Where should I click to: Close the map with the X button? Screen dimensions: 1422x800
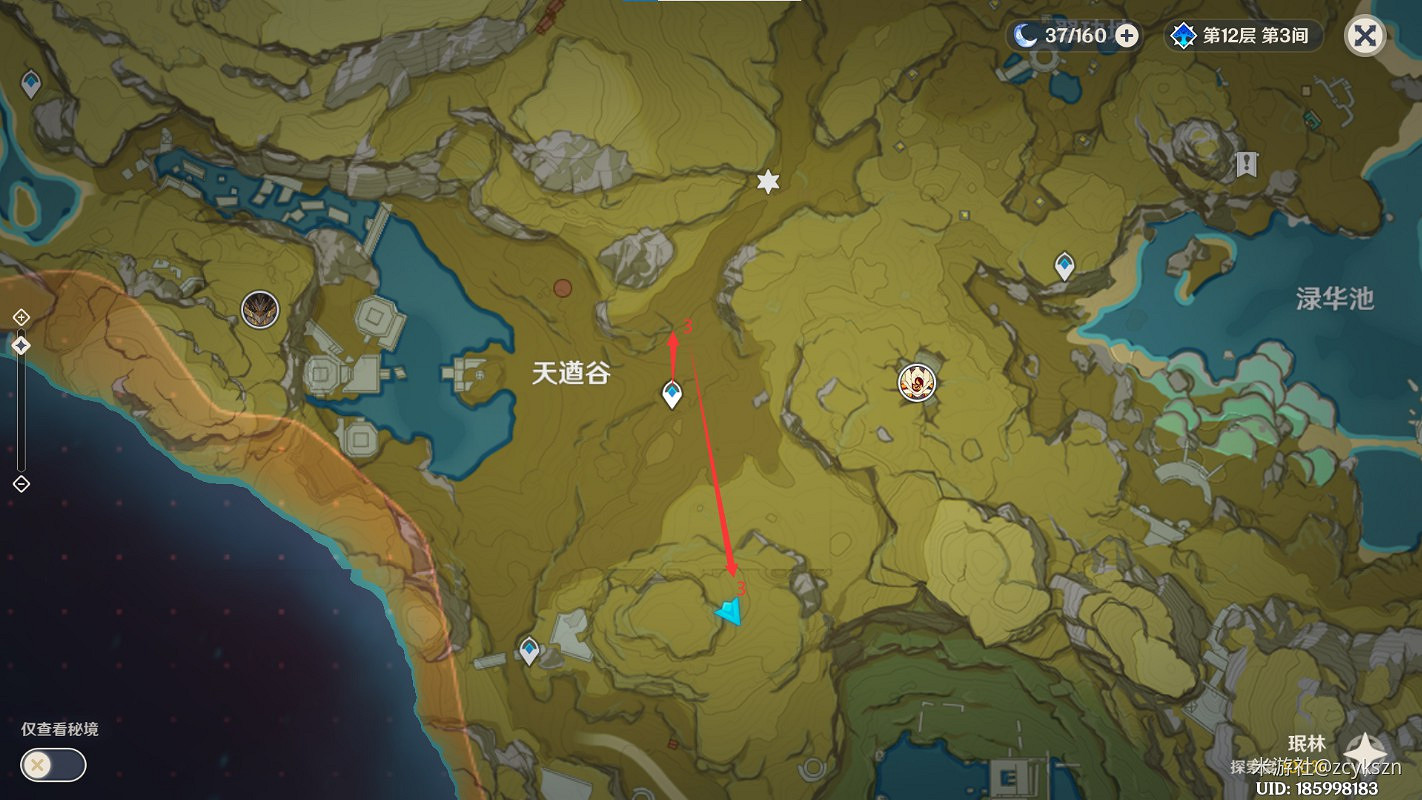[x=1364, y=35]
